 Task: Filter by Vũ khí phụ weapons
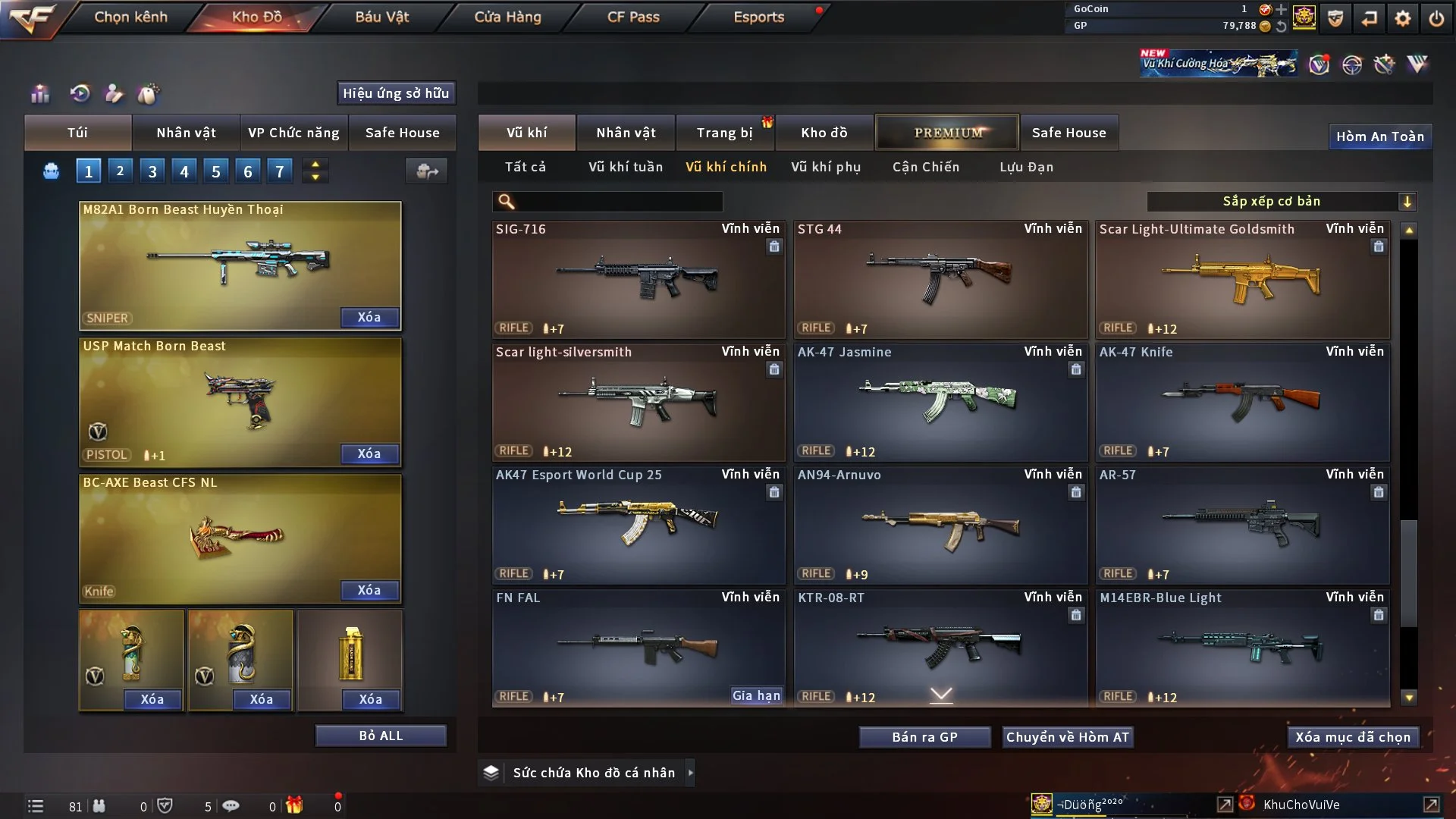coord(826,167)
